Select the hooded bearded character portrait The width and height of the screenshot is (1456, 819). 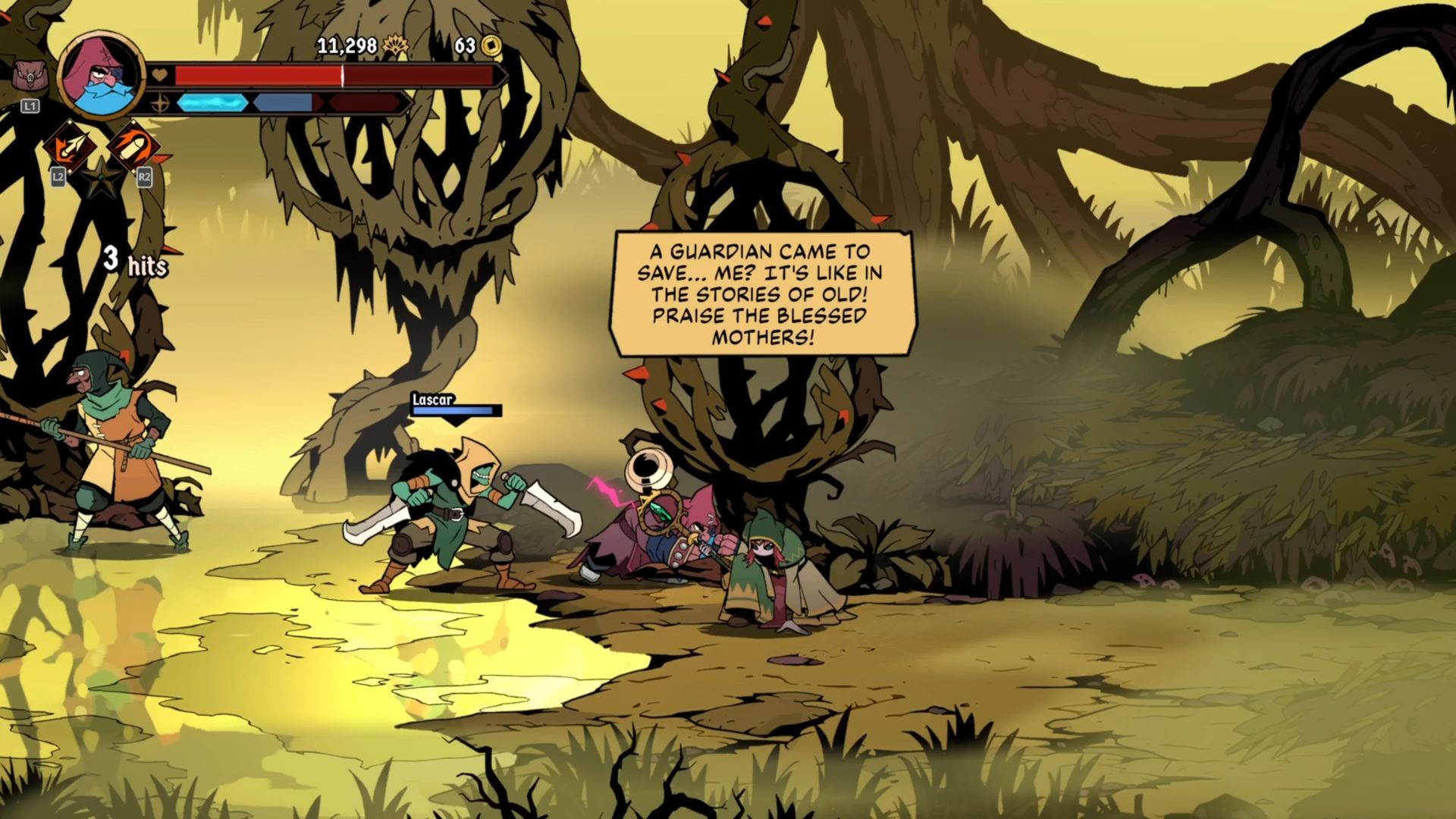coord(102,74)
